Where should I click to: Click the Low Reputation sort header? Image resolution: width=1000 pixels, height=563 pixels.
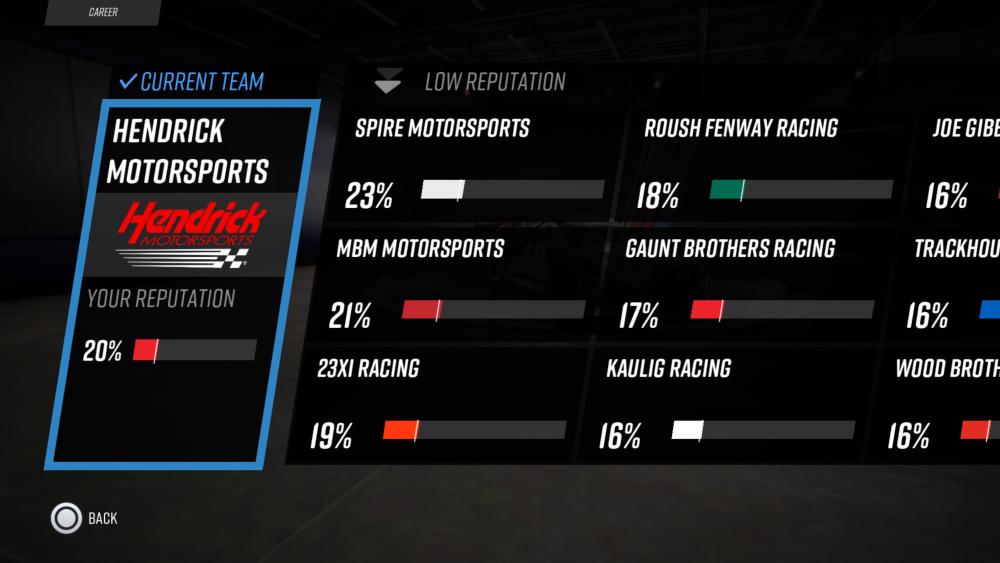(470, 83)
